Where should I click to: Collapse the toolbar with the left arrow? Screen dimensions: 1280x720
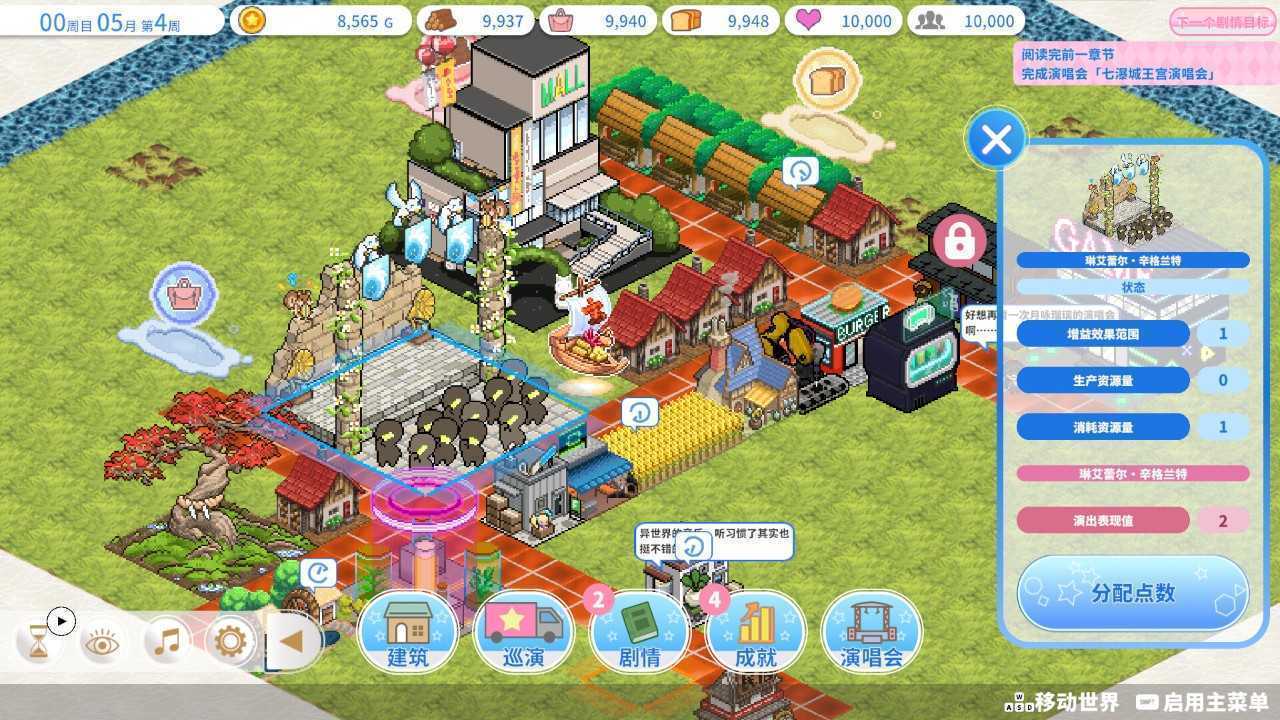pyautogui.click(x=292, y=641)
